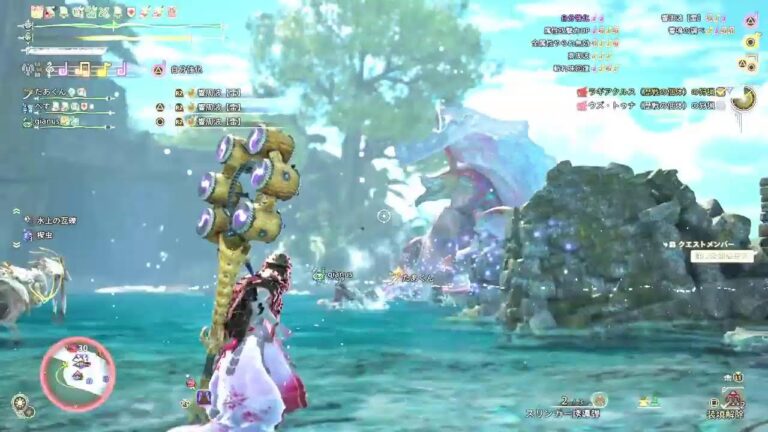This screenshot has width=768, height=432.
Task: Click the 自分強化 melody entry
Action: point(185,70)
